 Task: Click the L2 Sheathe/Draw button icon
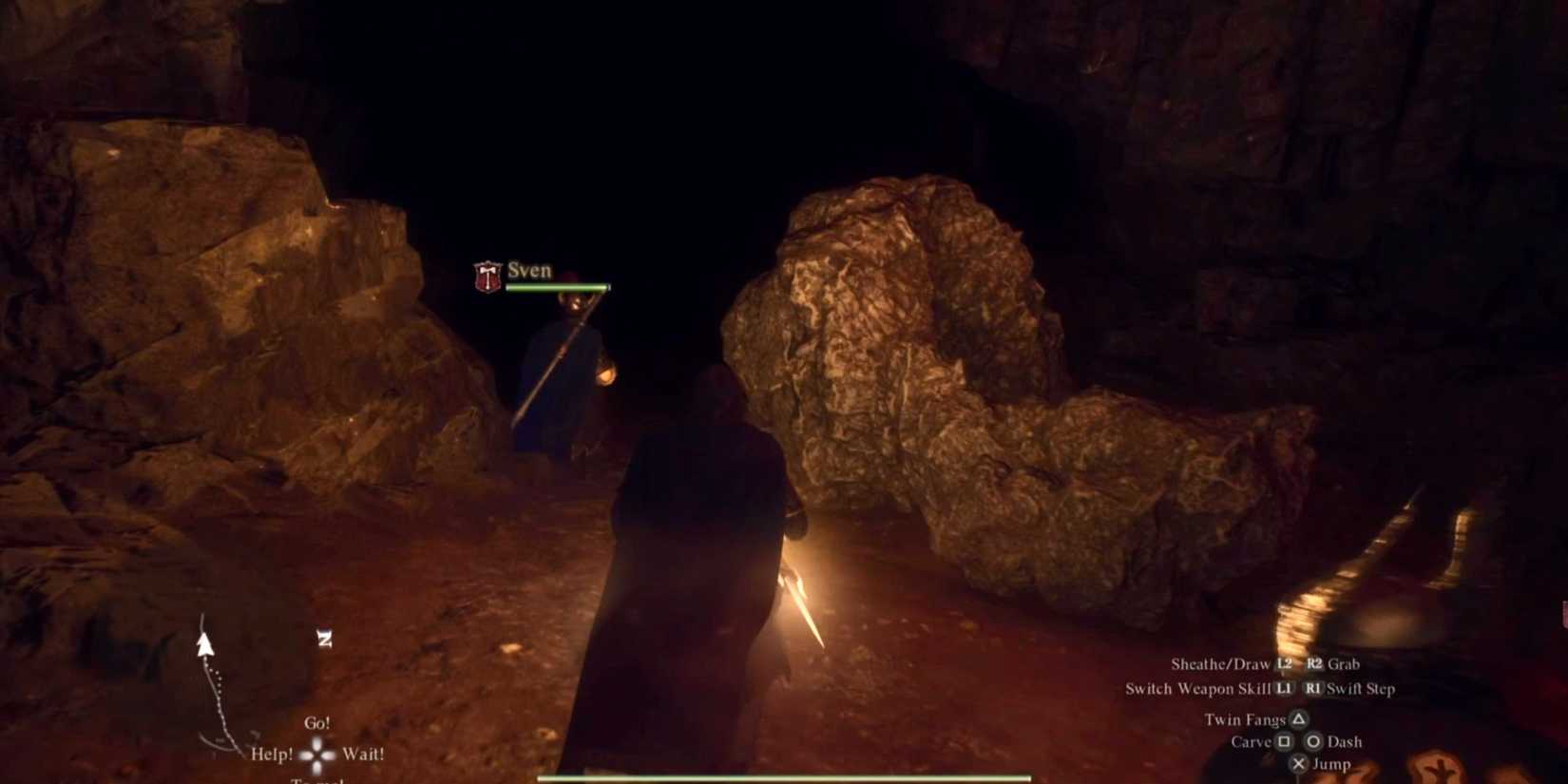tap(1284, 663)
